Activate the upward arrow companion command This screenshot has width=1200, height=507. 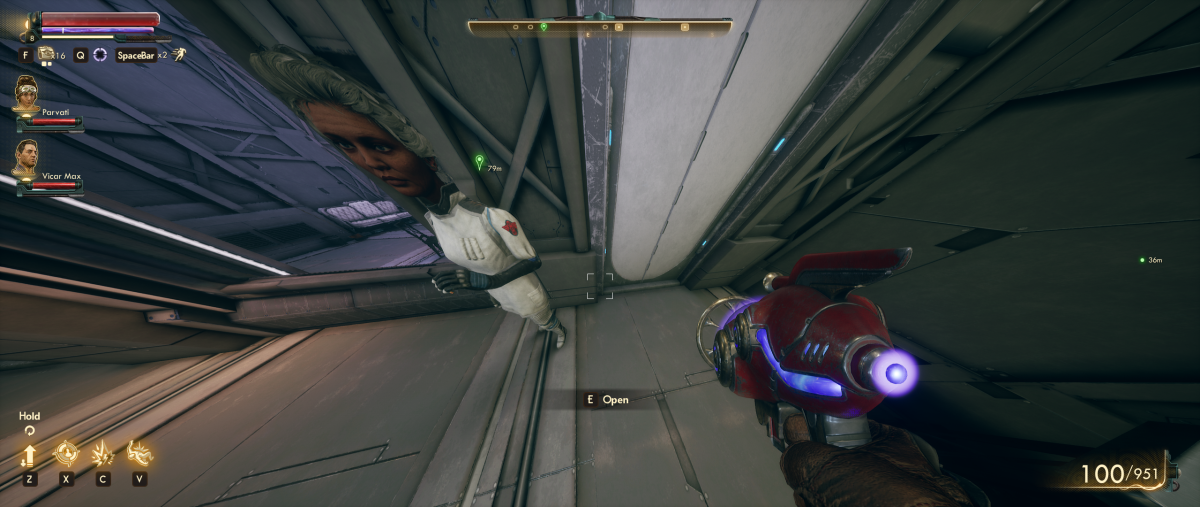pyautogui.click(x=29, y=455)
